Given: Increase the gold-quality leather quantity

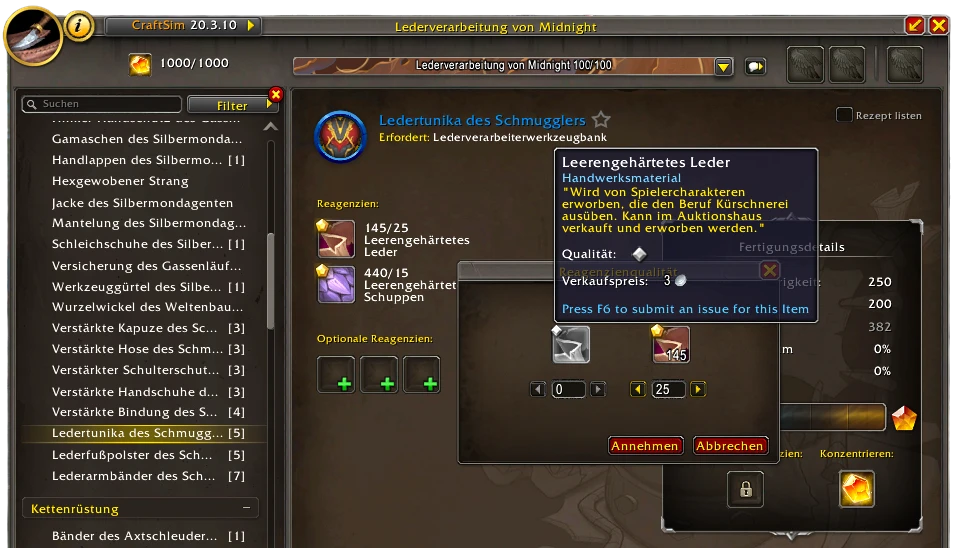Looking at the screenshot, I should [698, 389].
